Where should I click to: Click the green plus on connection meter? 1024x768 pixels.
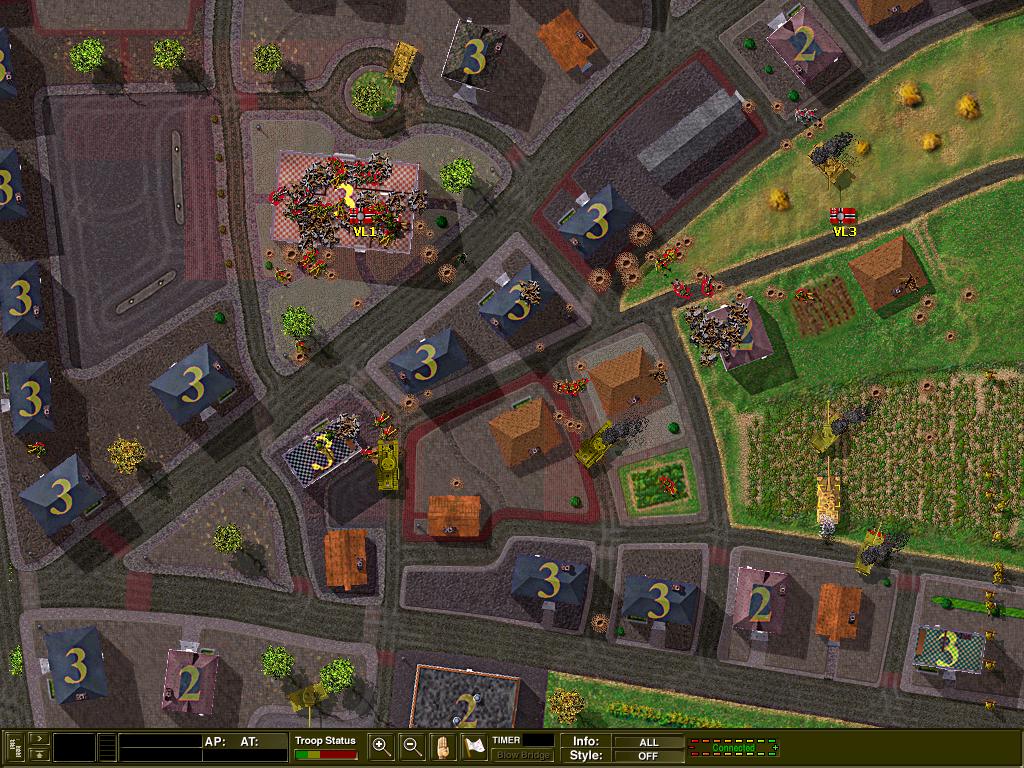pos(774,748)
